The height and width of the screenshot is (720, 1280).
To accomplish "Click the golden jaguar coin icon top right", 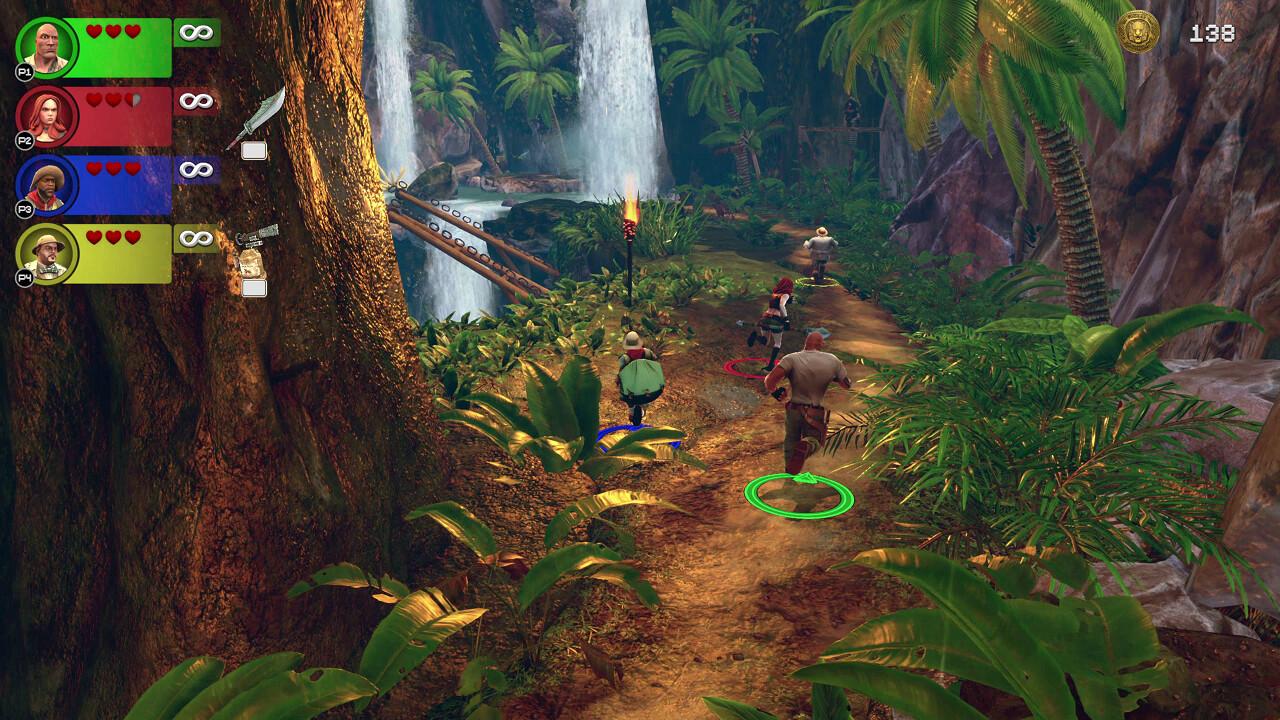I will tap(1137, 30).
